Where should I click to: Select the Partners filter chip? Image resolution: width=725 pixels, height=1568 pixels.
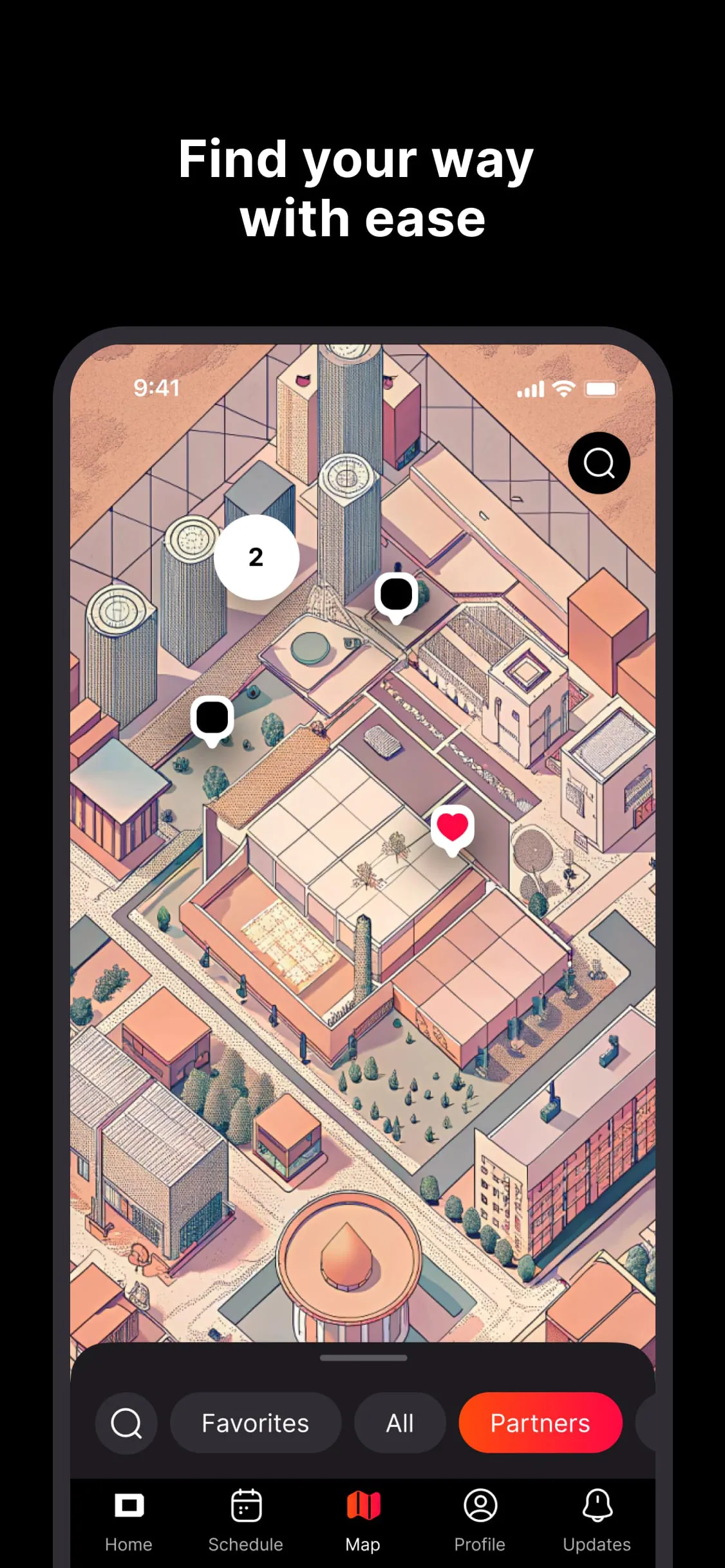tap(540, 1423)
